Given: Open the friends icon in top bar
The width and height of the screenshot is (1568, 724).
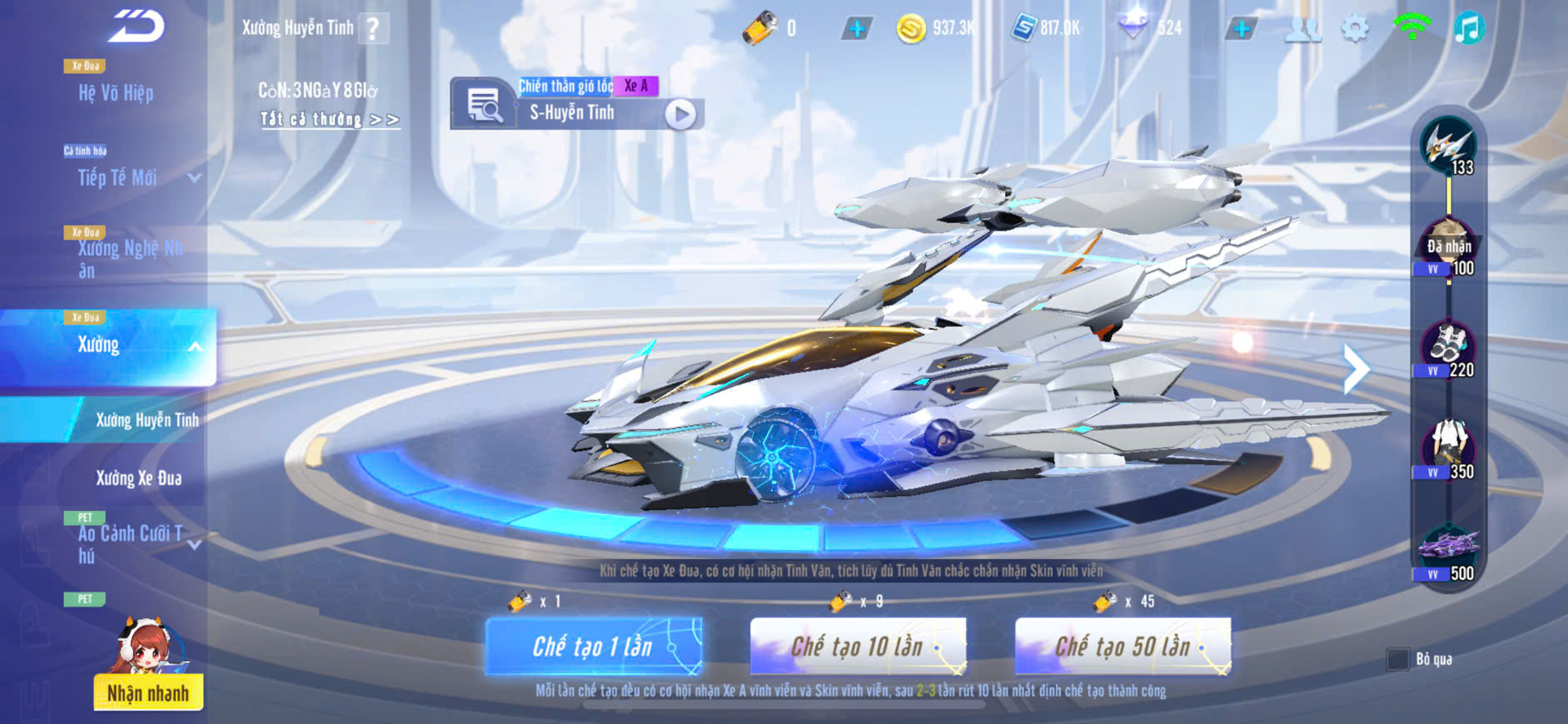Looking at the screenshot, I should 1302,29.
